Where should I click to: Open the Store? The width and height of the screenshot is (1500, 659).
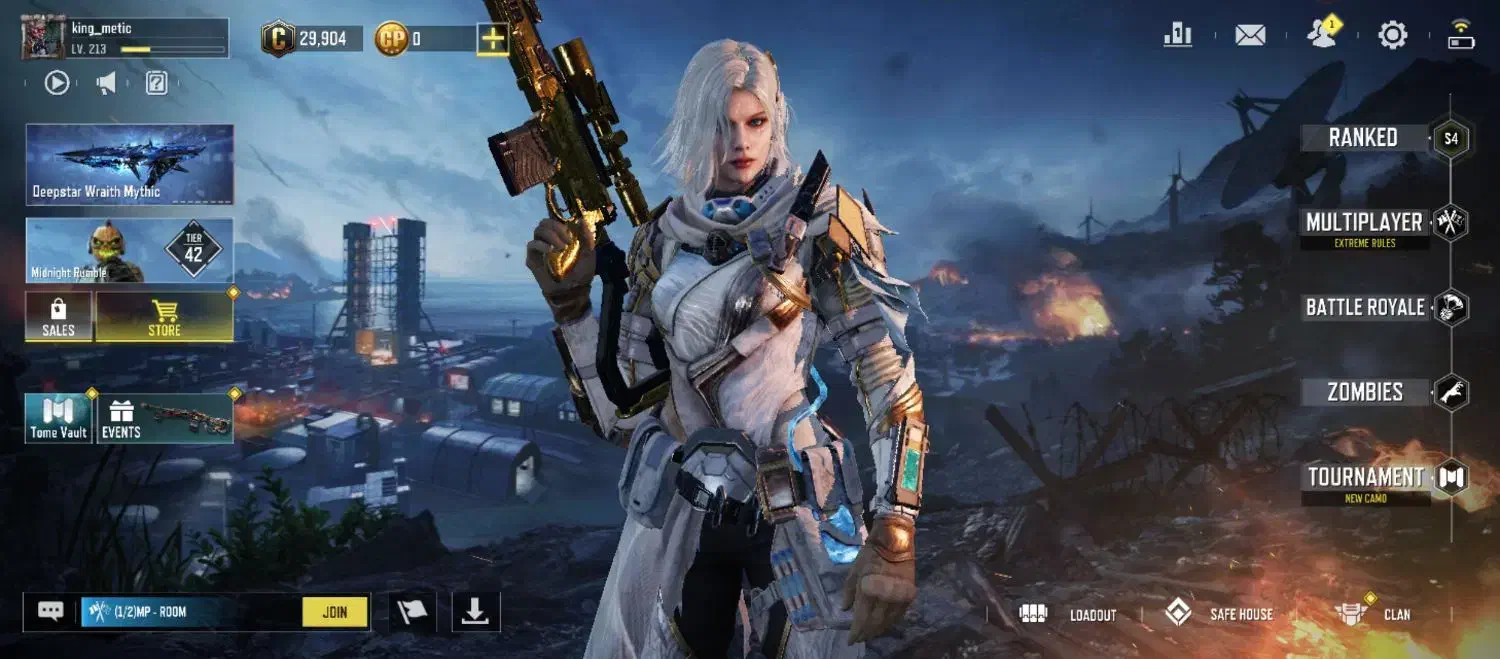pyautogui.click(x=164, y=317)
